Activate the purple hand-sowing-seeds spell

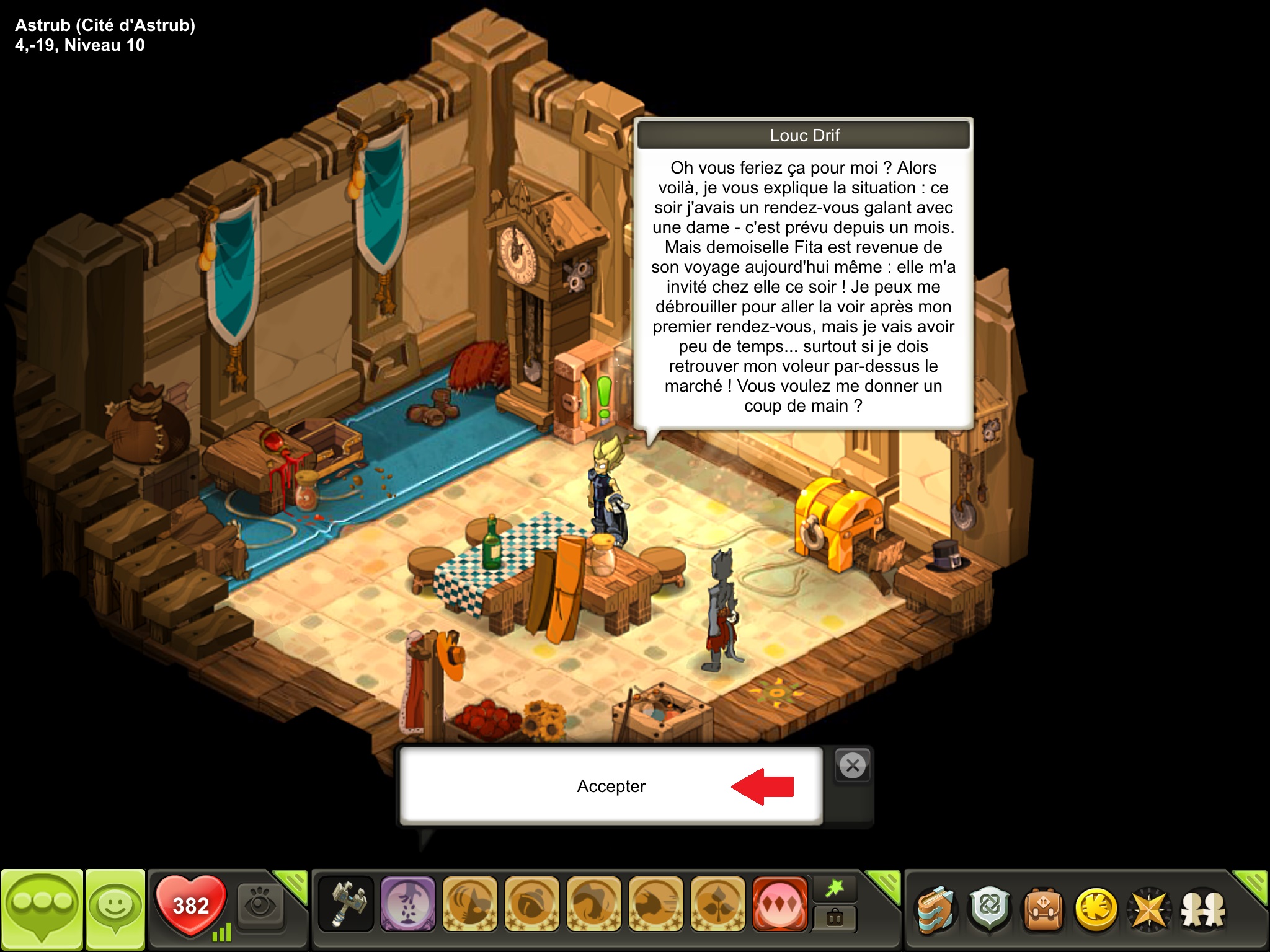407,904
